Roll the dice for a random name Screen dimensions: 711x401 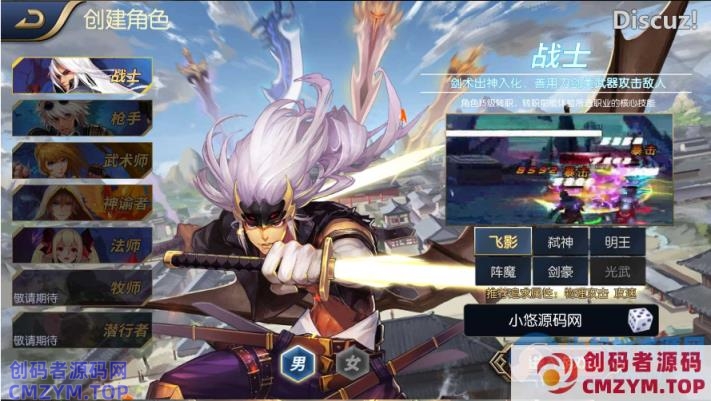639,320
